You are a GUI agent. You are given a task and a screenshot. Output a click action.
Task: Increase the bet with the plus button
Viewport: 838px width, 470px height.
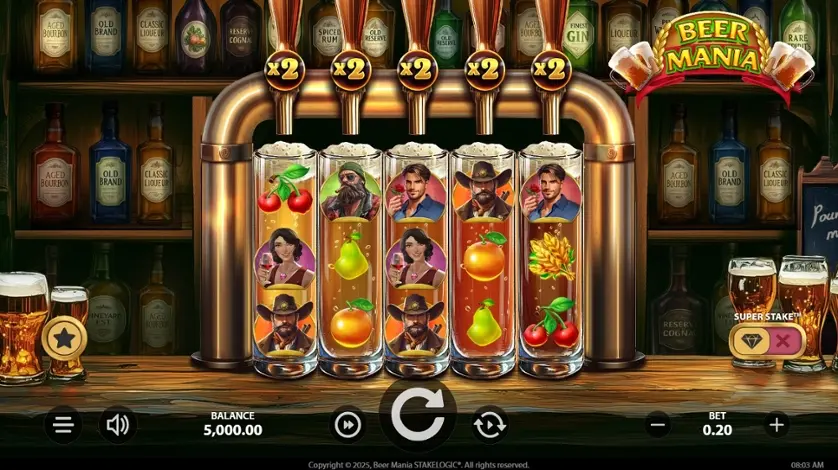(777, 424)
